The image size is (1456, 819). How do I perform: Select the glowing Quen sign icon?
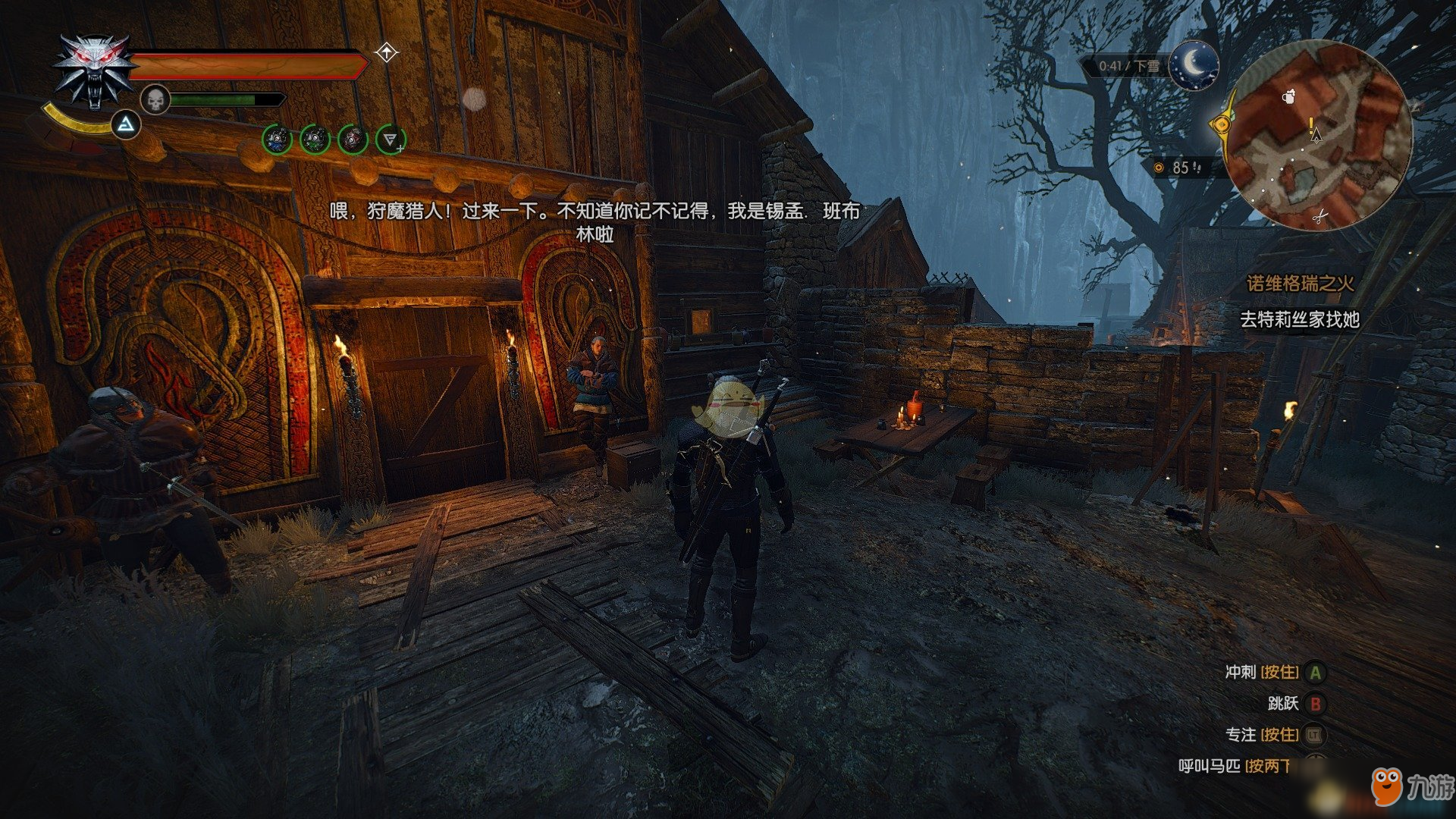pos(127,125)
